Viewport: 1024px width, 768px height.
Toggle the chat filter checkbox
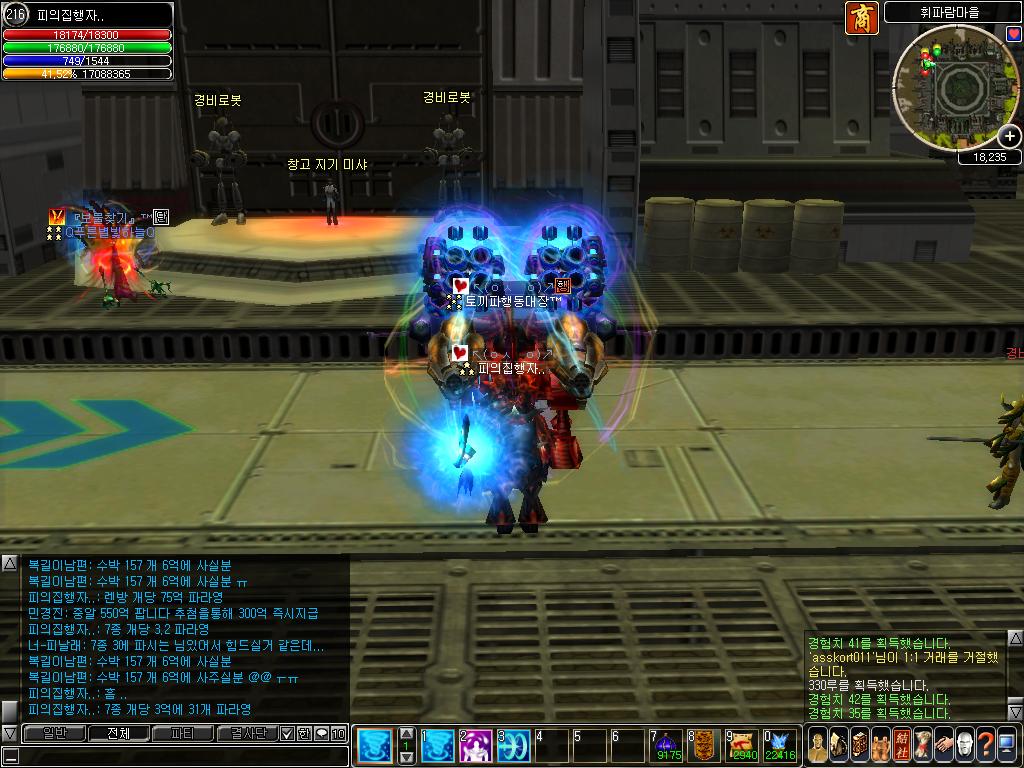(287, 733)
